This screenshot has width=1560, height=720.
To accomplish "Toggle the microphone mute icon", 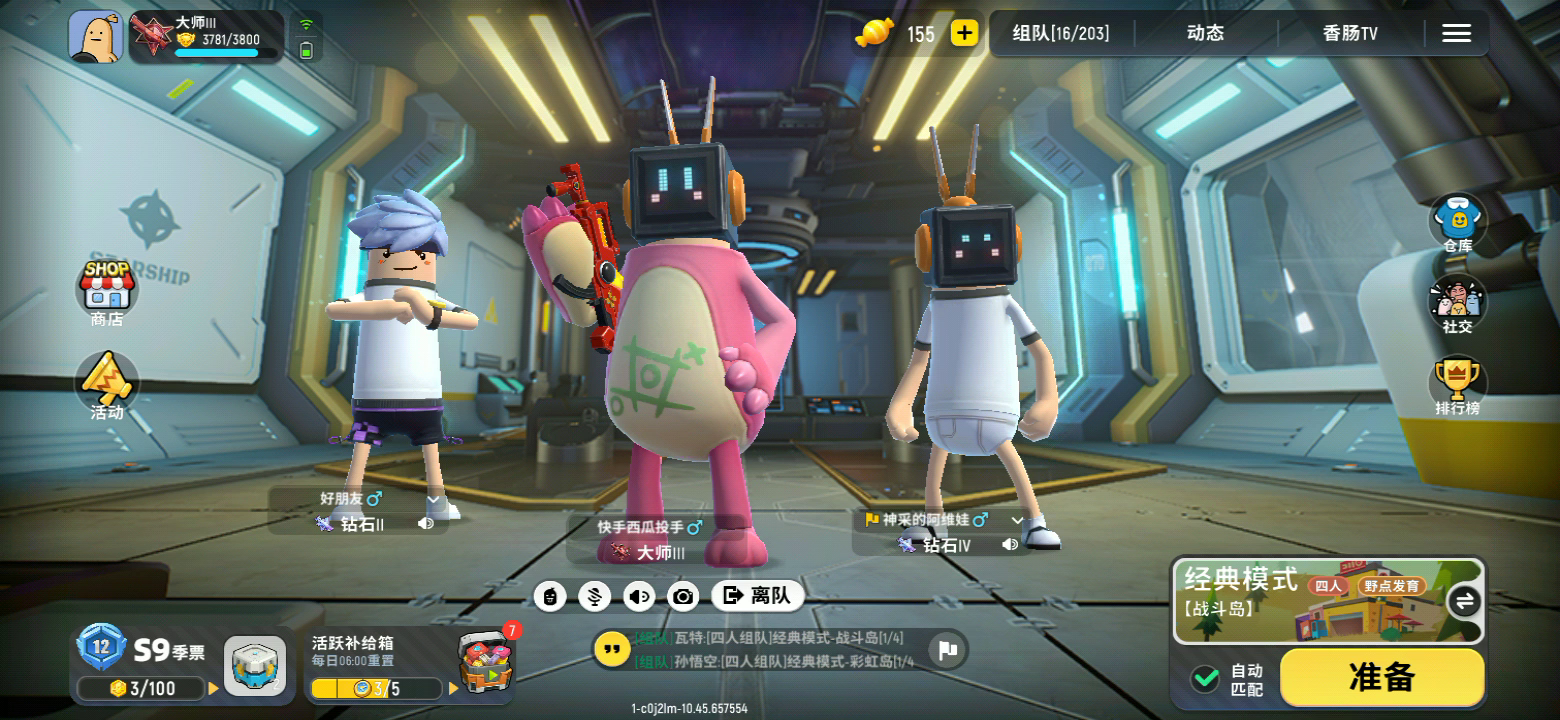I will point(594,596).
